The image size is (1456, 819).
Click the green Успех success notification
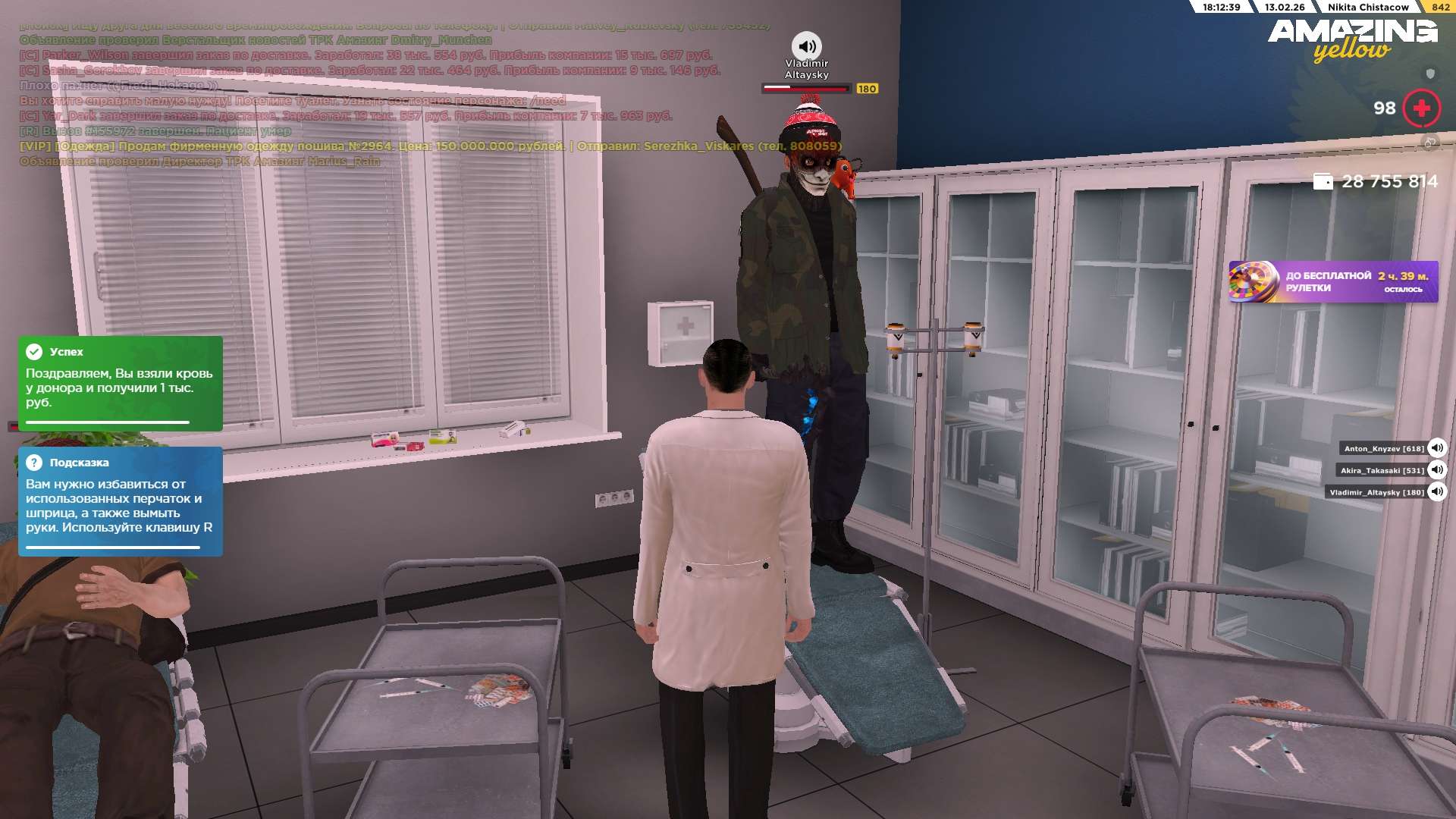click(120, 383)
